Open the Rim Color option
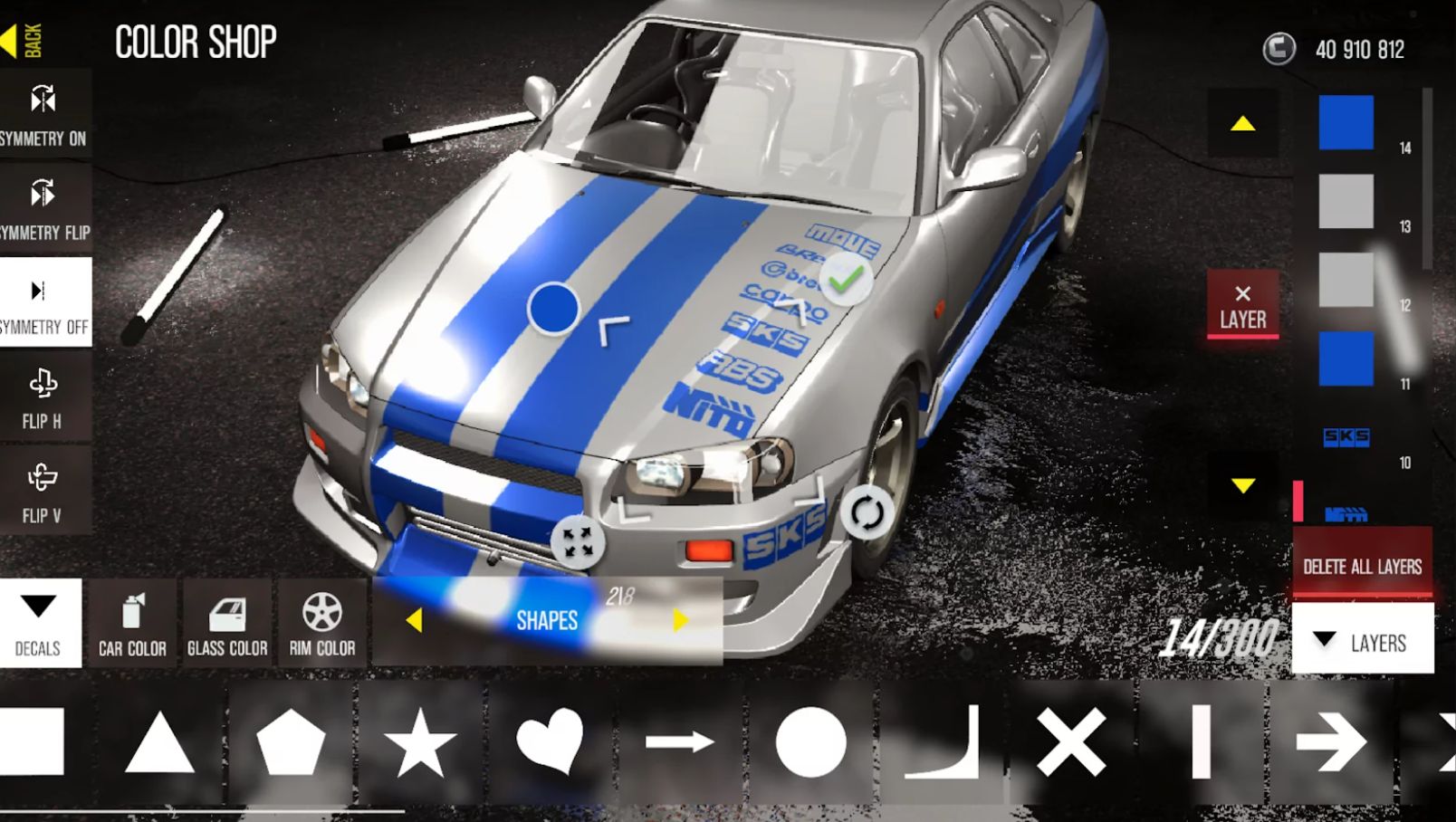Viewport: 1456px width, 822px height. click(322, 623)
